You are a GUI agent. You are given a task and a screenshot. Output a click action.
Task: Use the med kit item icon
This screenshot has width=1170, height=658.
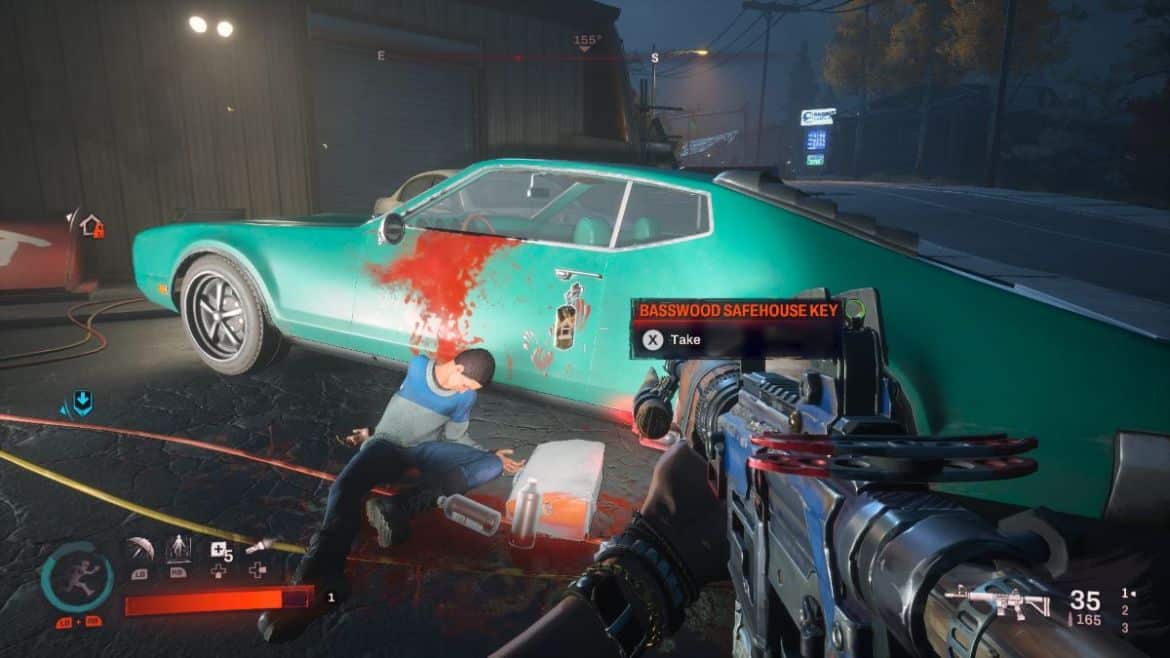218,549
